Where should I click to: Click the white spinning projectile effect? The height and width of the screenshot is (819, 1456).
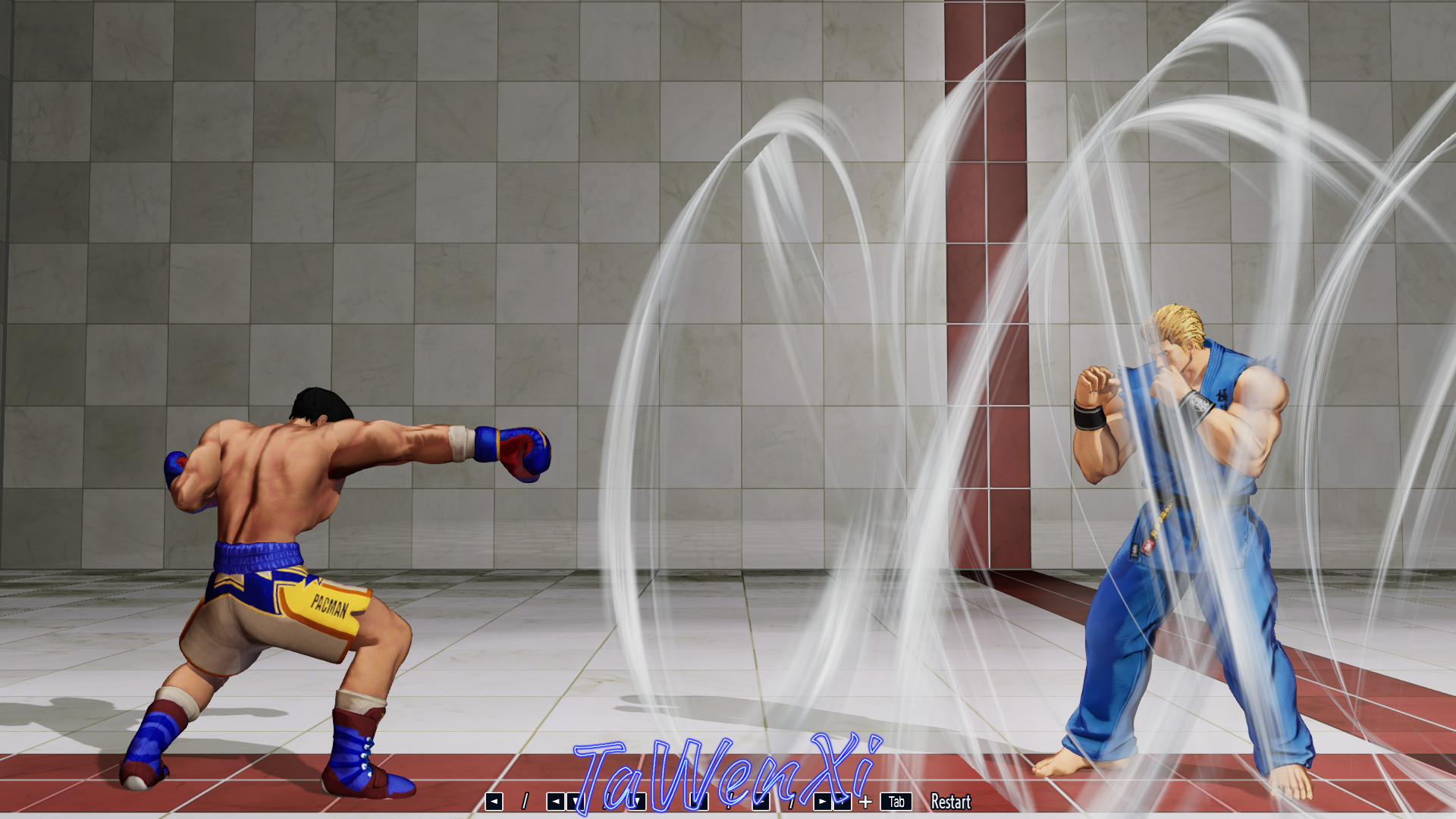point(796,303)
